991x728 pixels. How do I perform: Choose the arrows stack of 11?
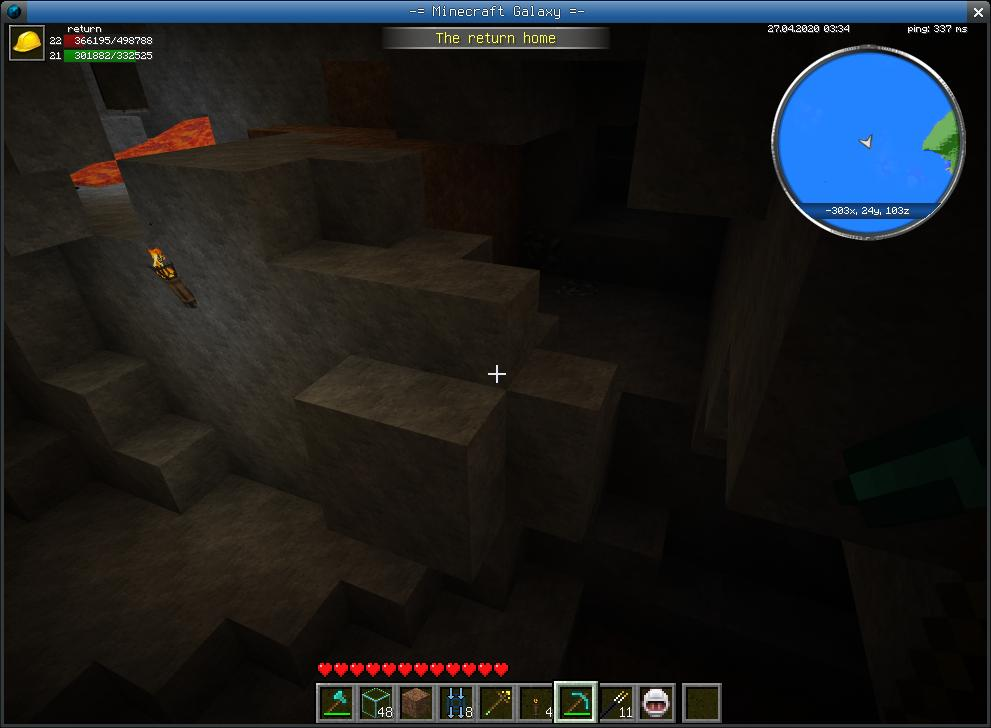(x=617, y=702)
